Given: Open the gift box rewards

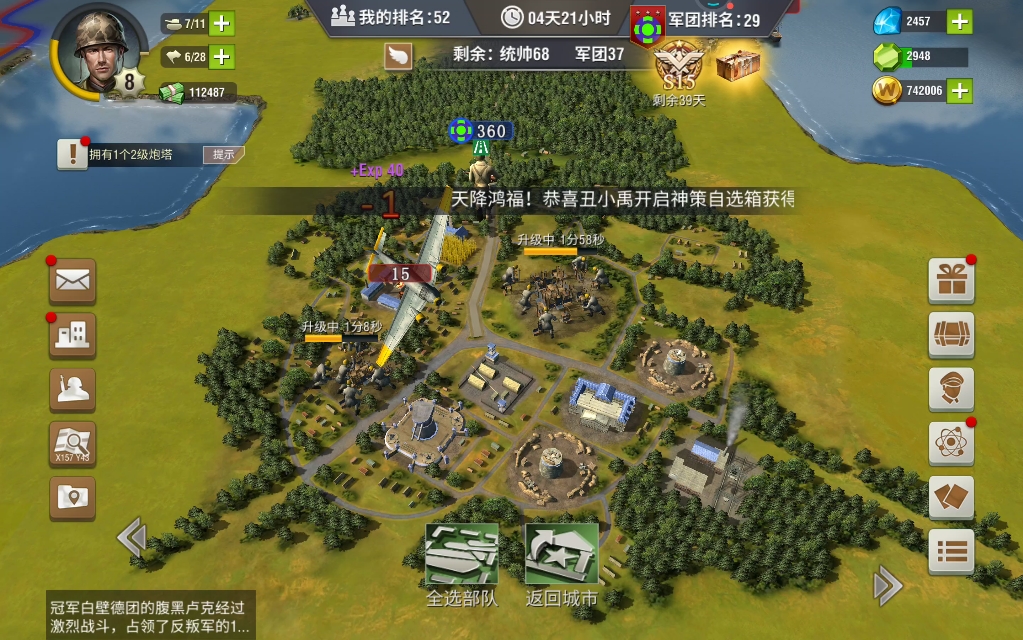Looking at the screenshot, I should 950,281.
